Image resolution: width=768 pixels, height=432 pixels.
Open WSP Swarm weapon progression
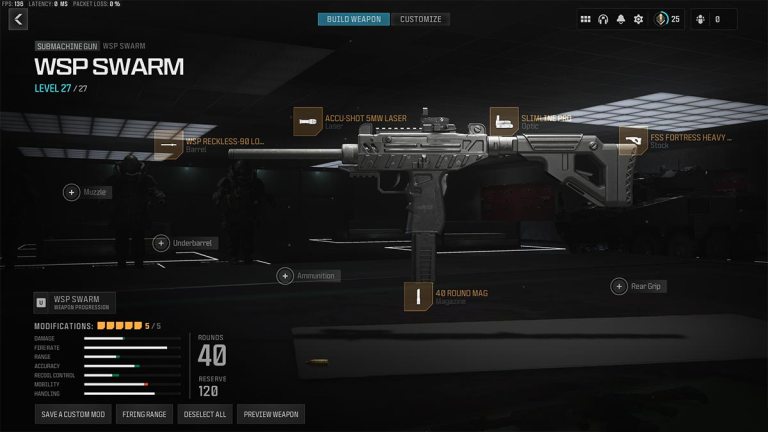click(x=75, y=302)
